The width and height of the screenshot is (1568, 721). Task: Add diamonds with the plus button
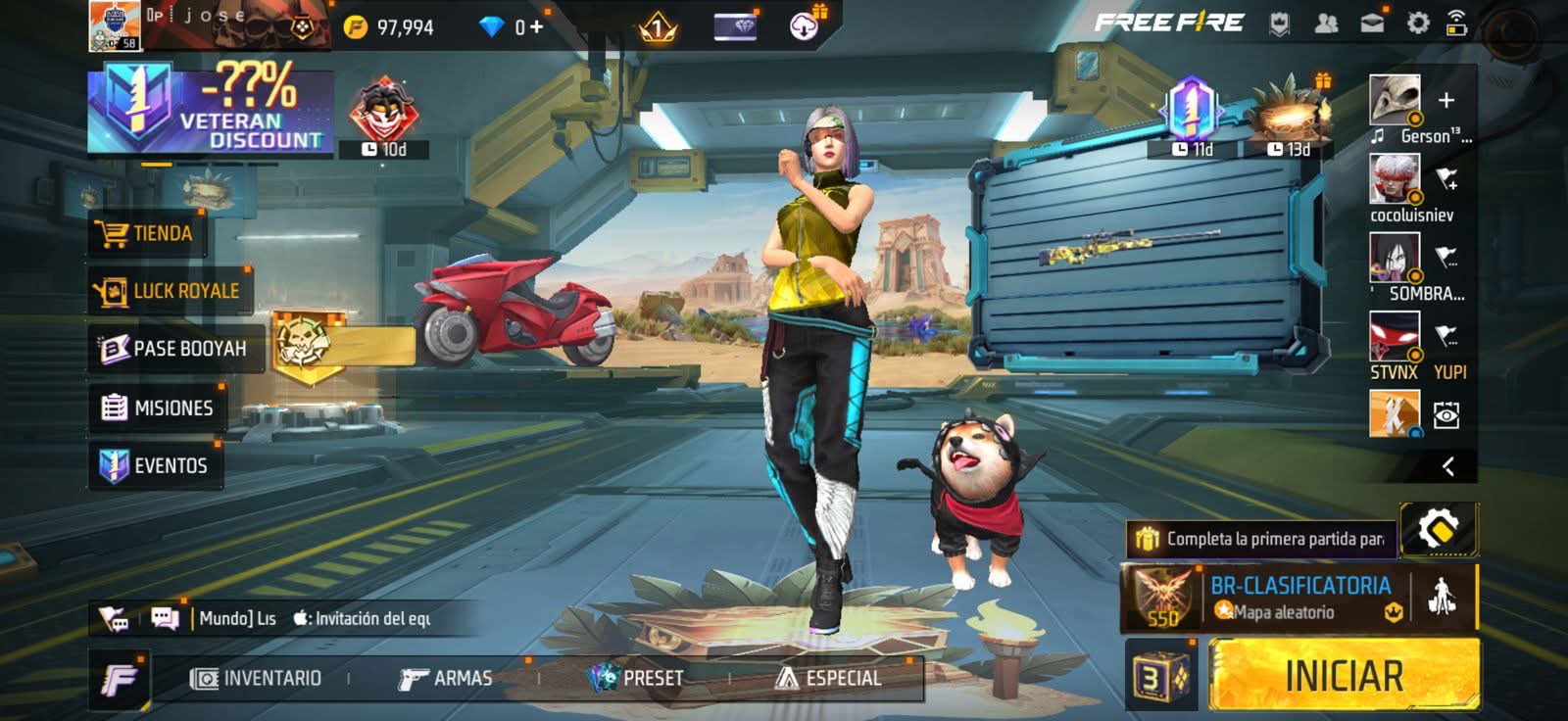click(x=536, y=26)
